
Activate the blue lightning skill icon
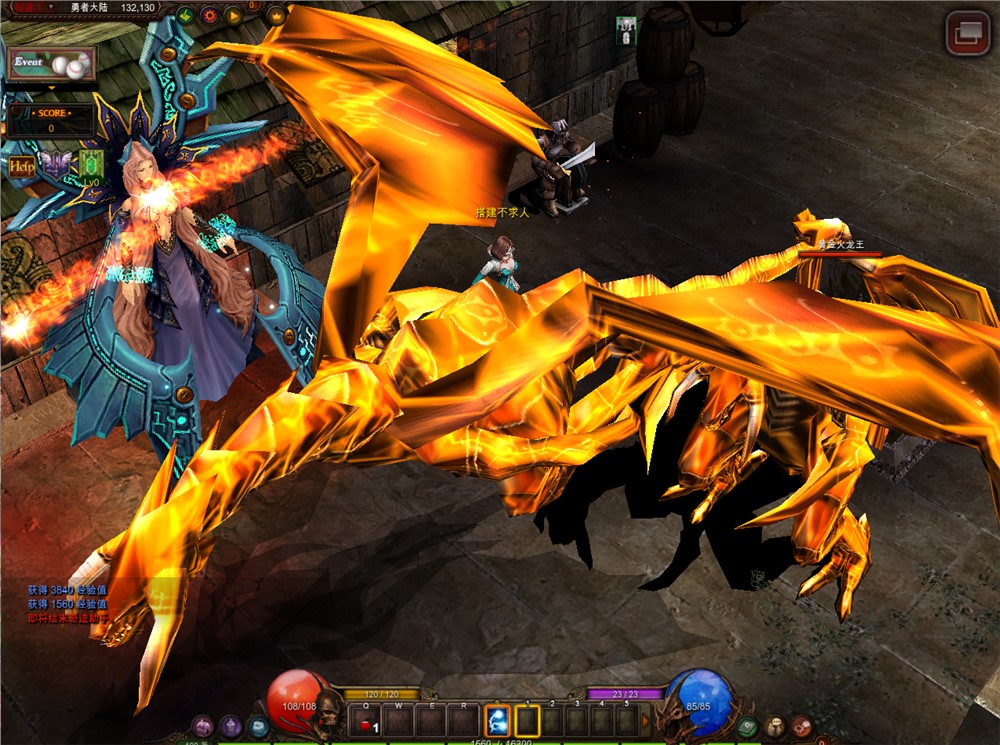pyautogui.click(x=497, y=720)
